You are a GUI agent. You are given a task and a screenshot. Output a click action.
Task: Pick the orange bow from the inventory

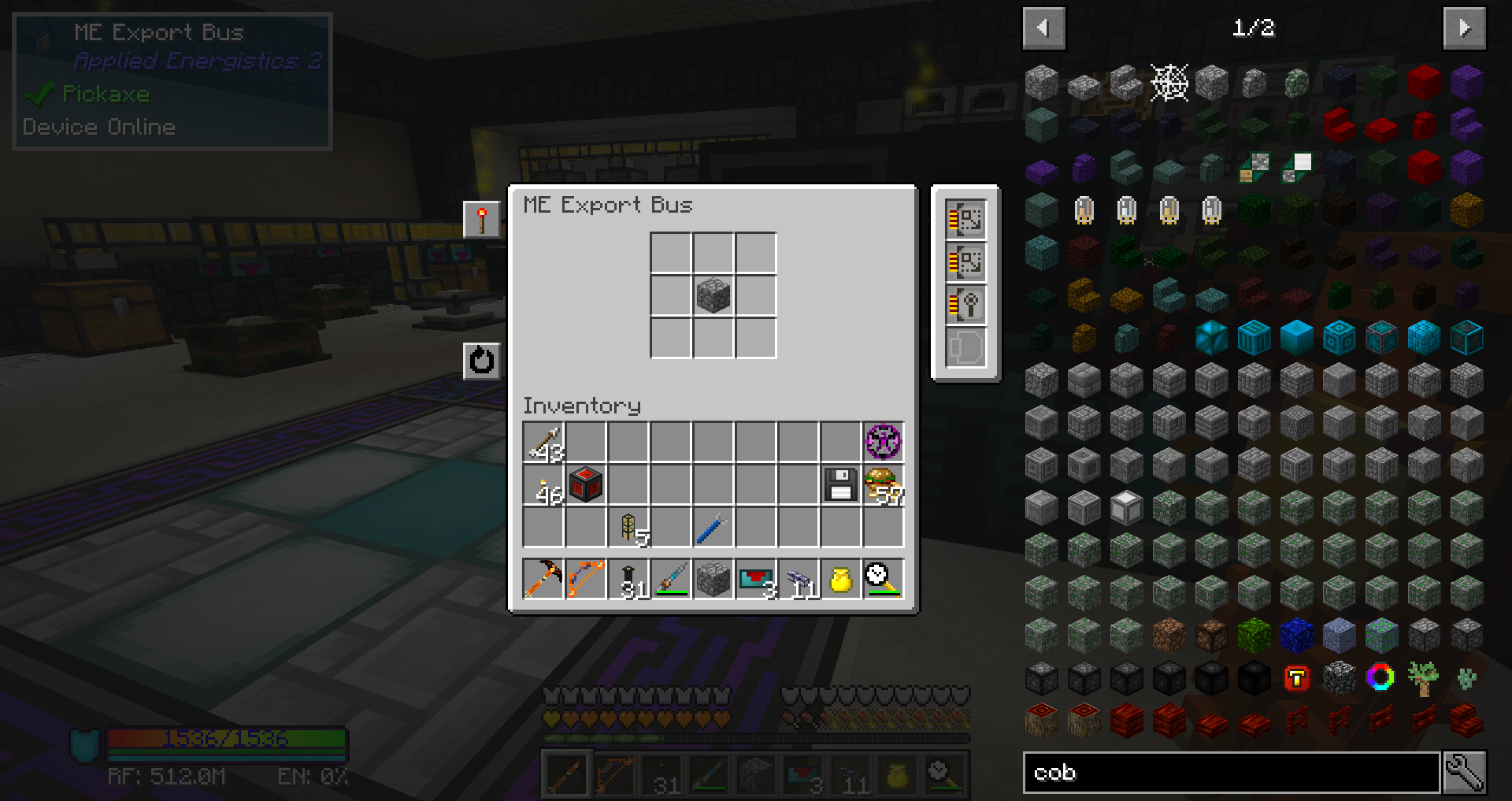pos(585,580)
